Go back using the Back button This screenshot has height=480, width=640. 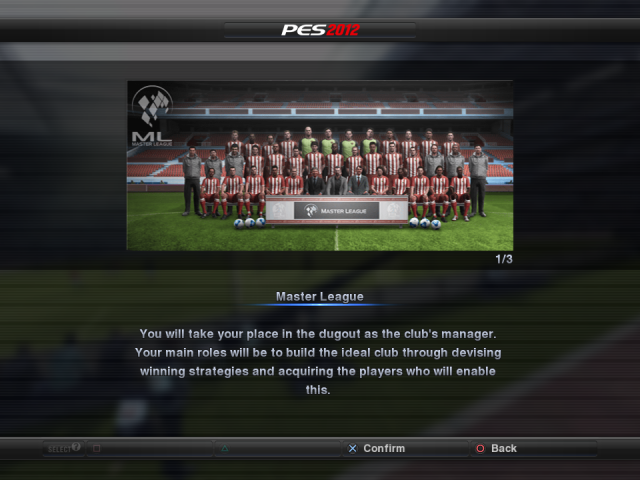point(496,448)
